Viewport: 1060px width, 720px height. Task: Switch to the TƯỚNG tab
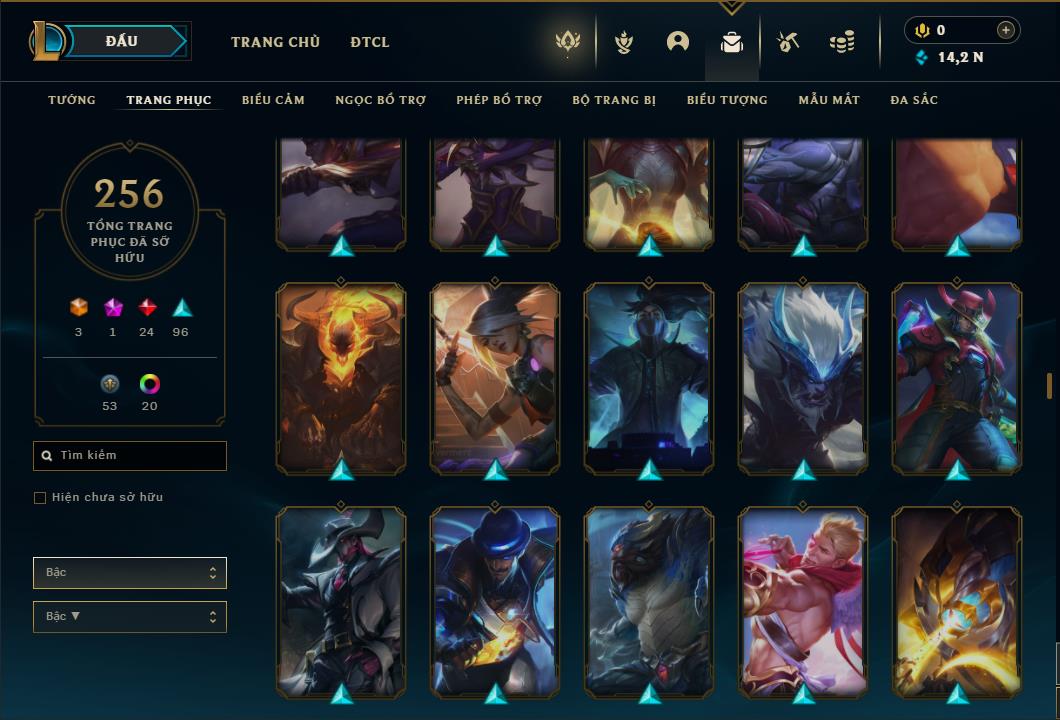pyautogui.click(x=72, y=100)
